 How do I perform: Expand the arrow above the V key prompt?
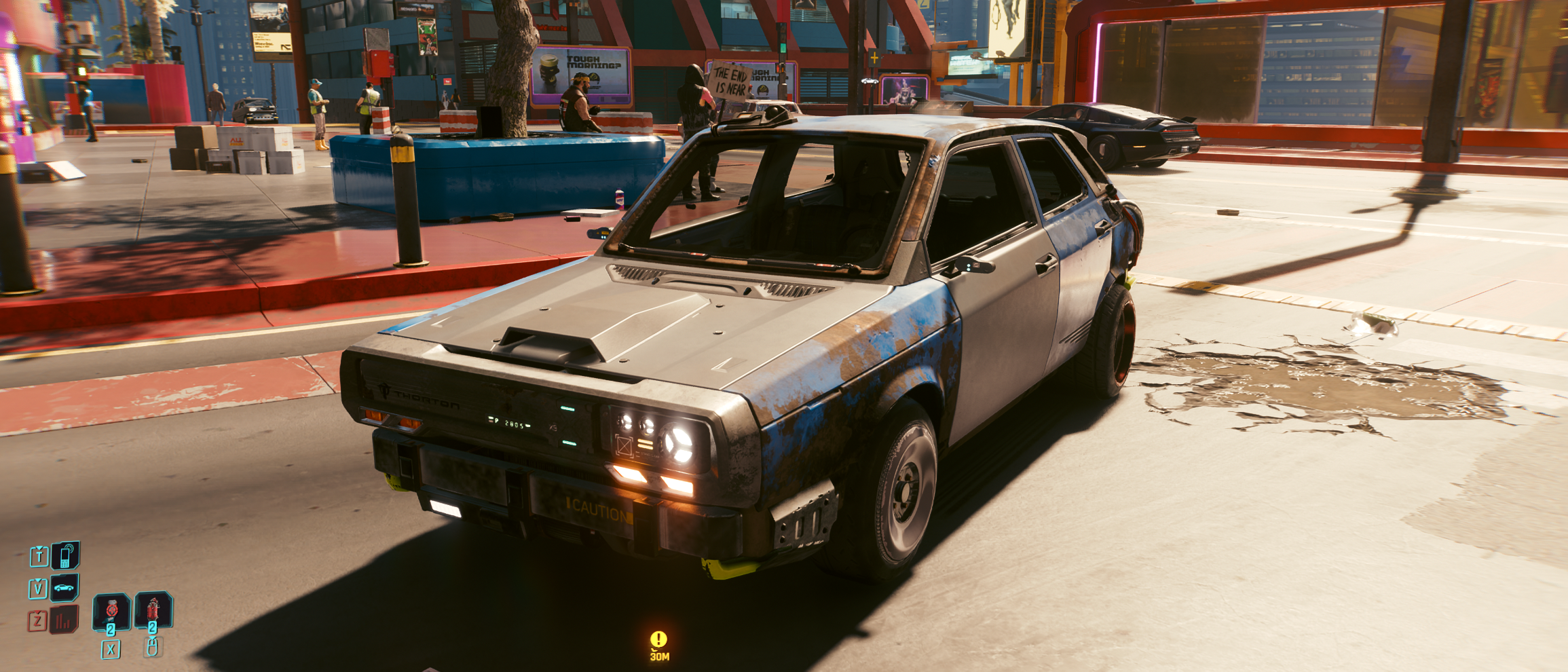tap(38, 580)
